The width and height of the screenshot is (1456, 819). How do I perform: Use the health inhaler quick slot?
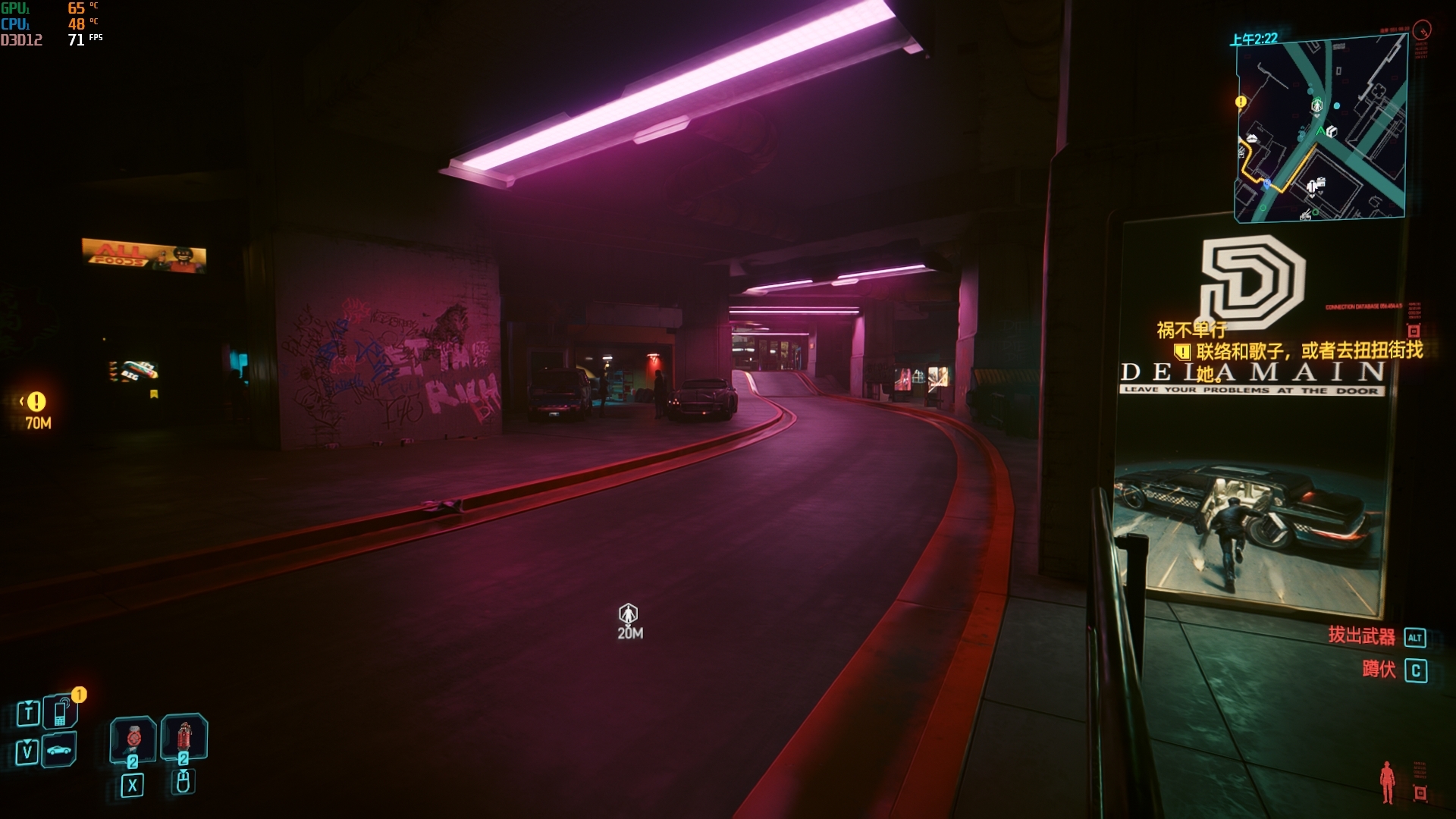(x=133, y=738)
